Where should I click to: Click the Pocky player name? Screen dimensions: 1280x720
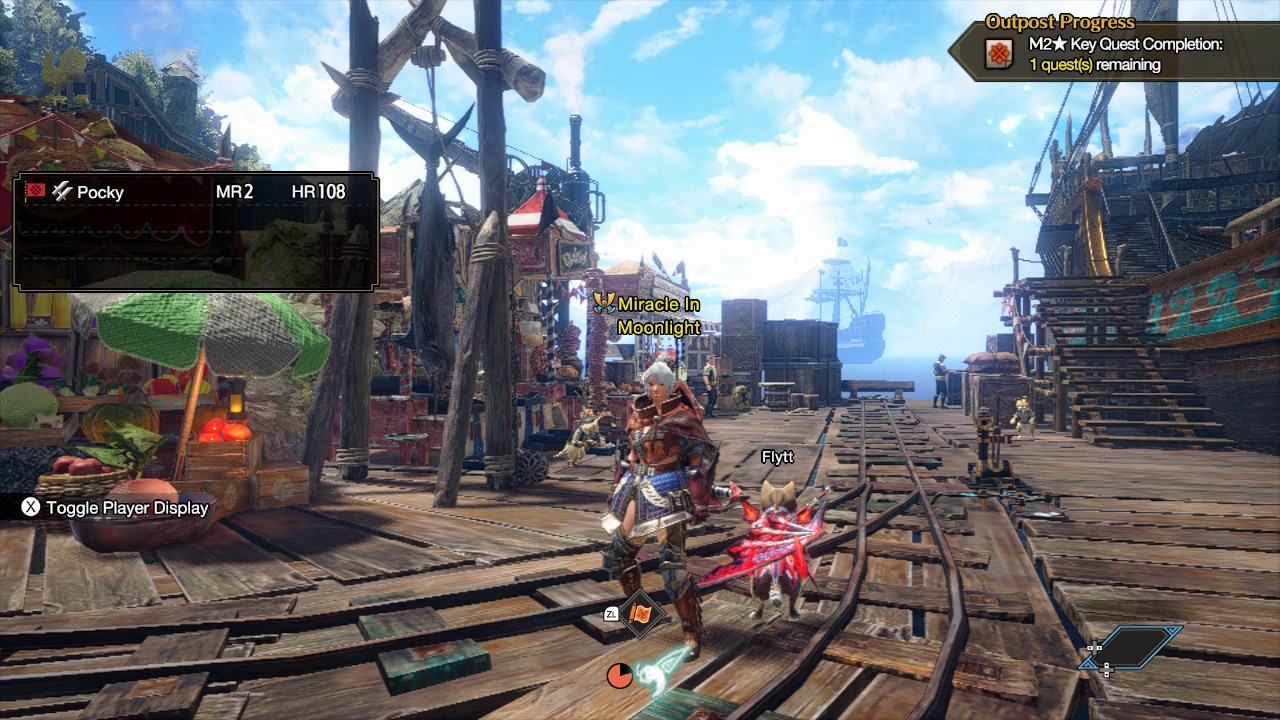(101, 192)
